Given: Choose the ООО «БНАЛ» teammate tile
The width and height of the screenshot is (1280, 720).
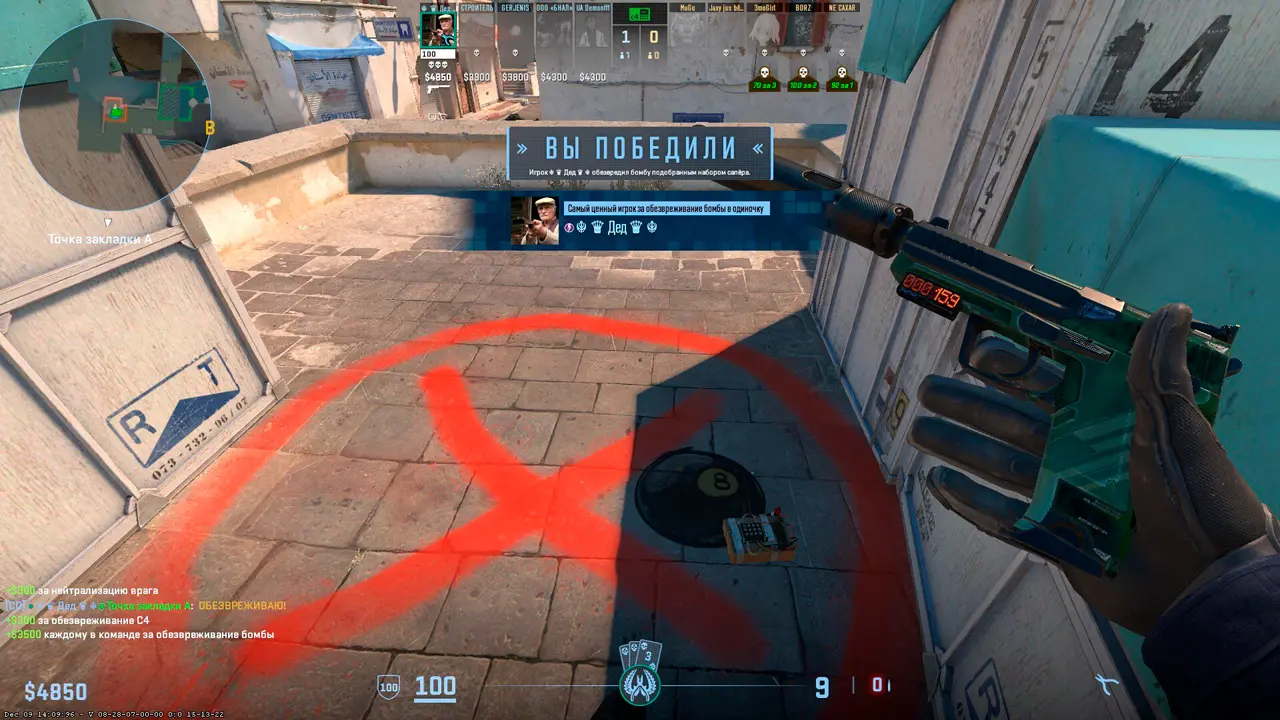Looking at the screenshot, I should click(x=554, y=30).
